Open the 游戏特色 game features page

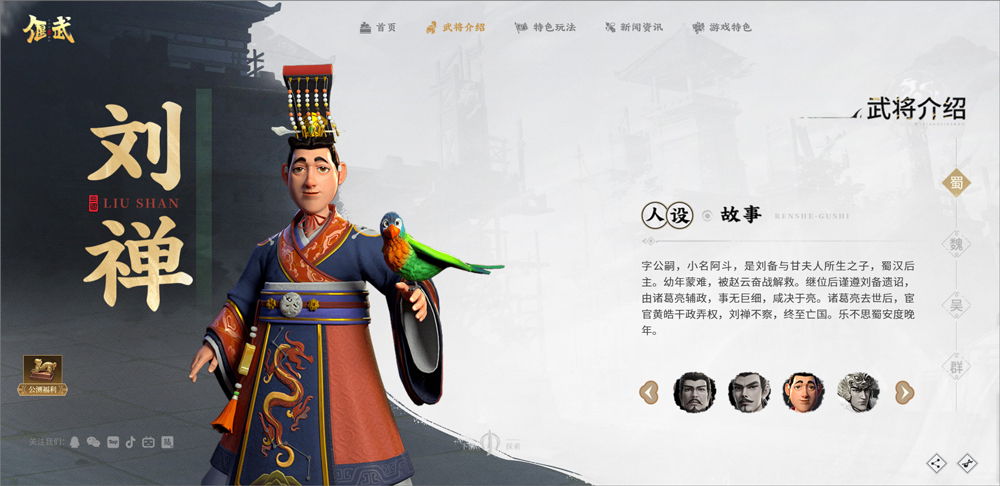[x=723, y=27]
